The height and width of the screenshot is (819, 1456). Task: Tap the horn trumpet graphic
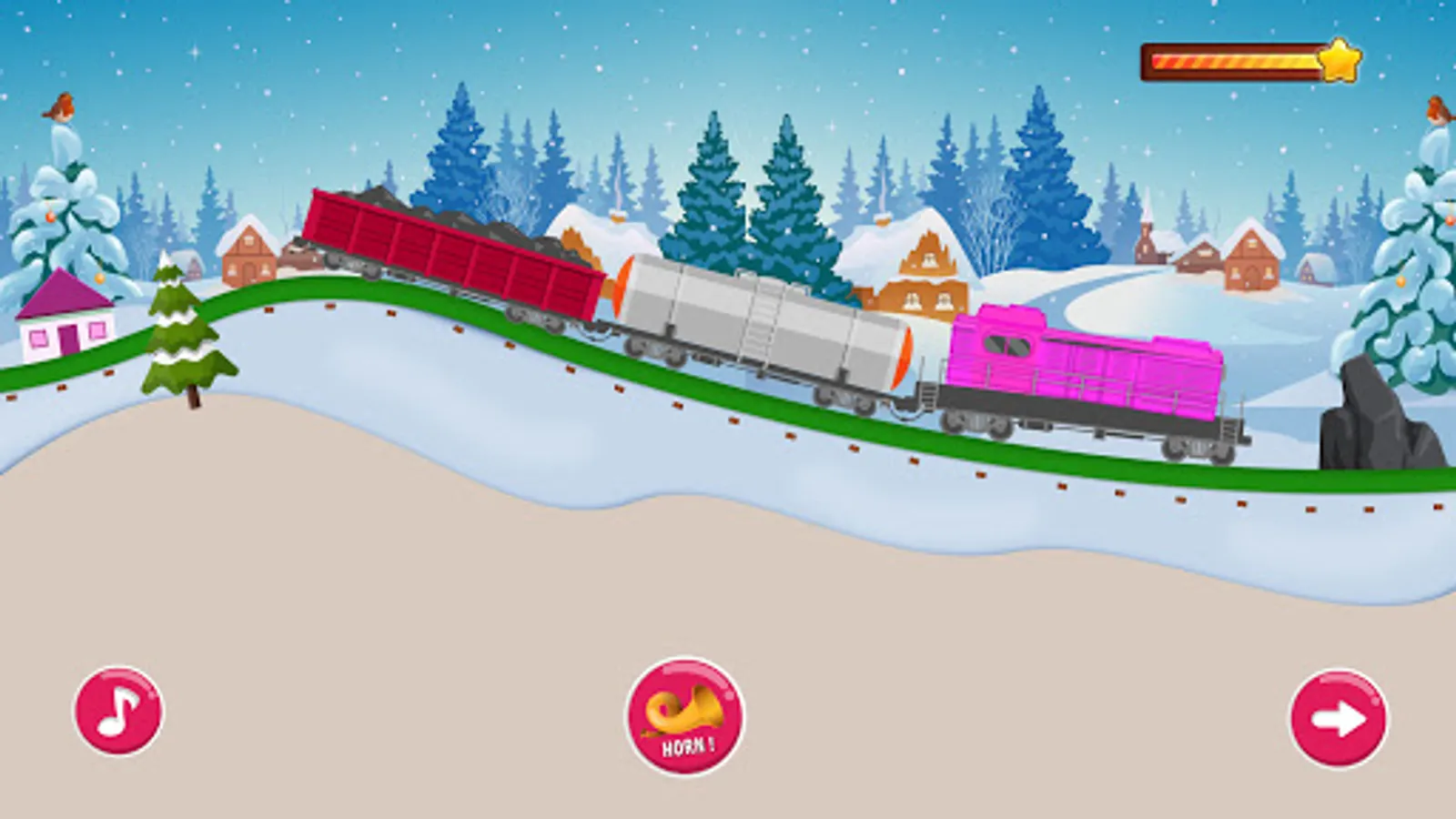pyautogui.click(x=684, y=710)
